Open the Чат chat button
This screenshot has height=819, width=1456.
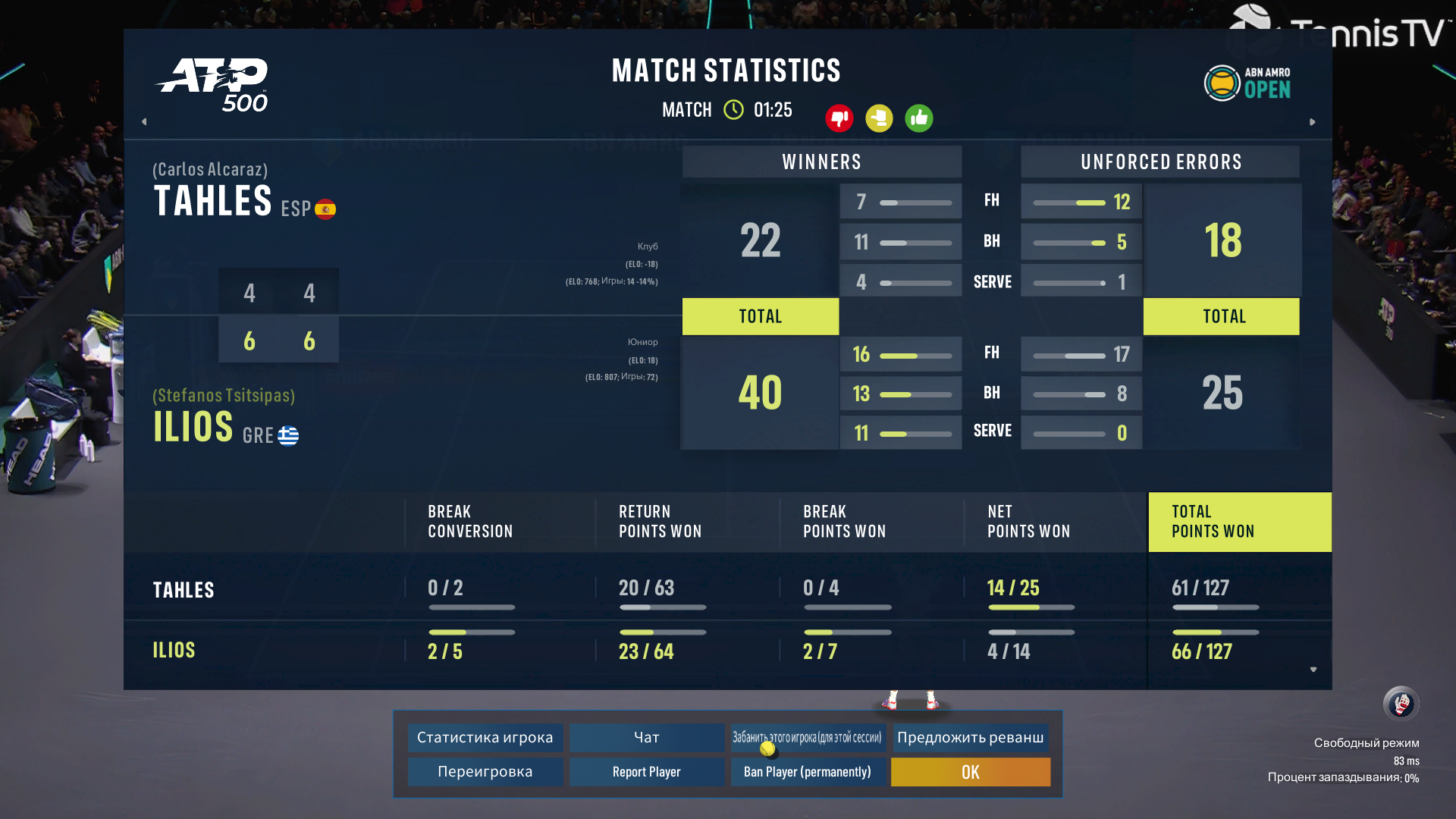pos(646,737)
